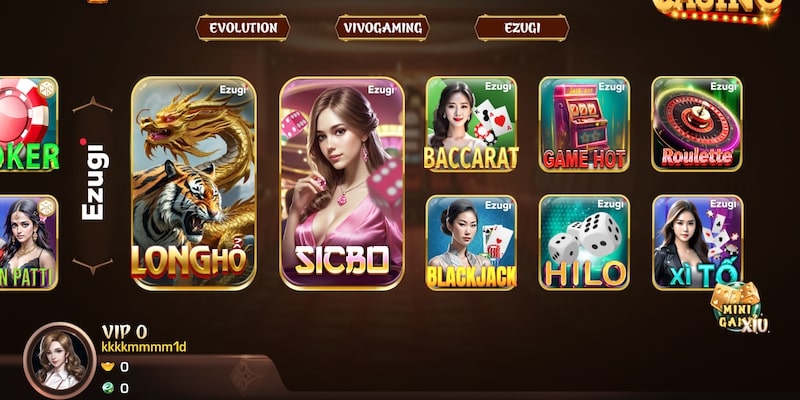The width and height of the screenshot is (800, 400).
Task: Select the Teen Patti game tile
Action: pyautogui.click(x=28, y=241)
